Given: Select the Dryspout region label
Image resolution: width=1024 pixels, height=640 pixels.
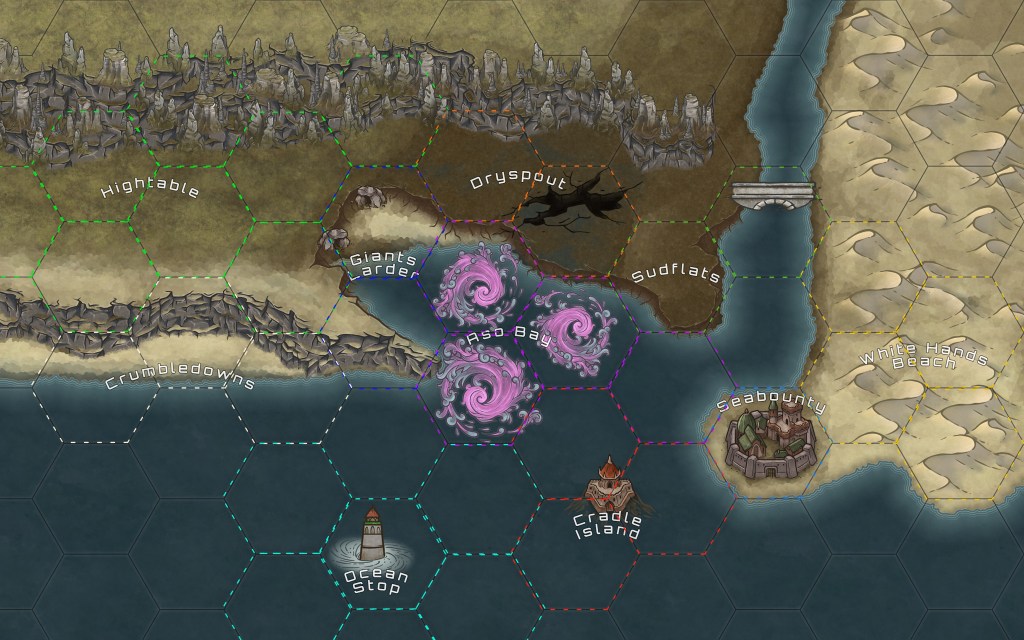Looking at the screenshot, I should [x=518, y=182].
